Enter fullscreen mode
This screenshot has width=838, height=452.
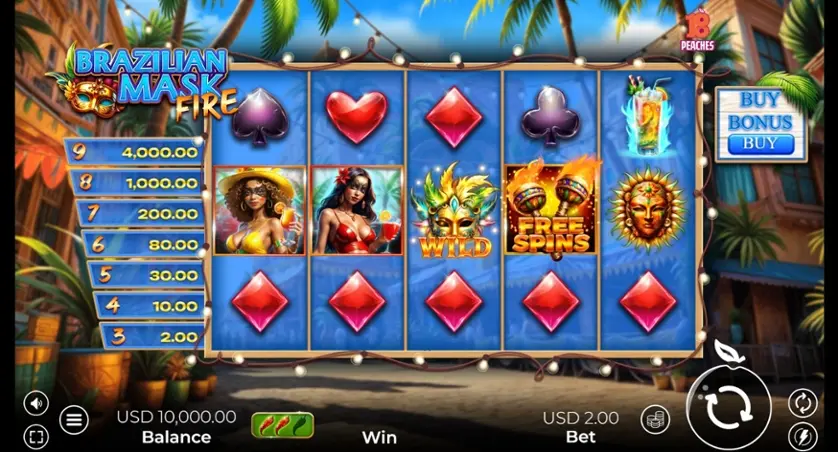(x=36, y=437)
